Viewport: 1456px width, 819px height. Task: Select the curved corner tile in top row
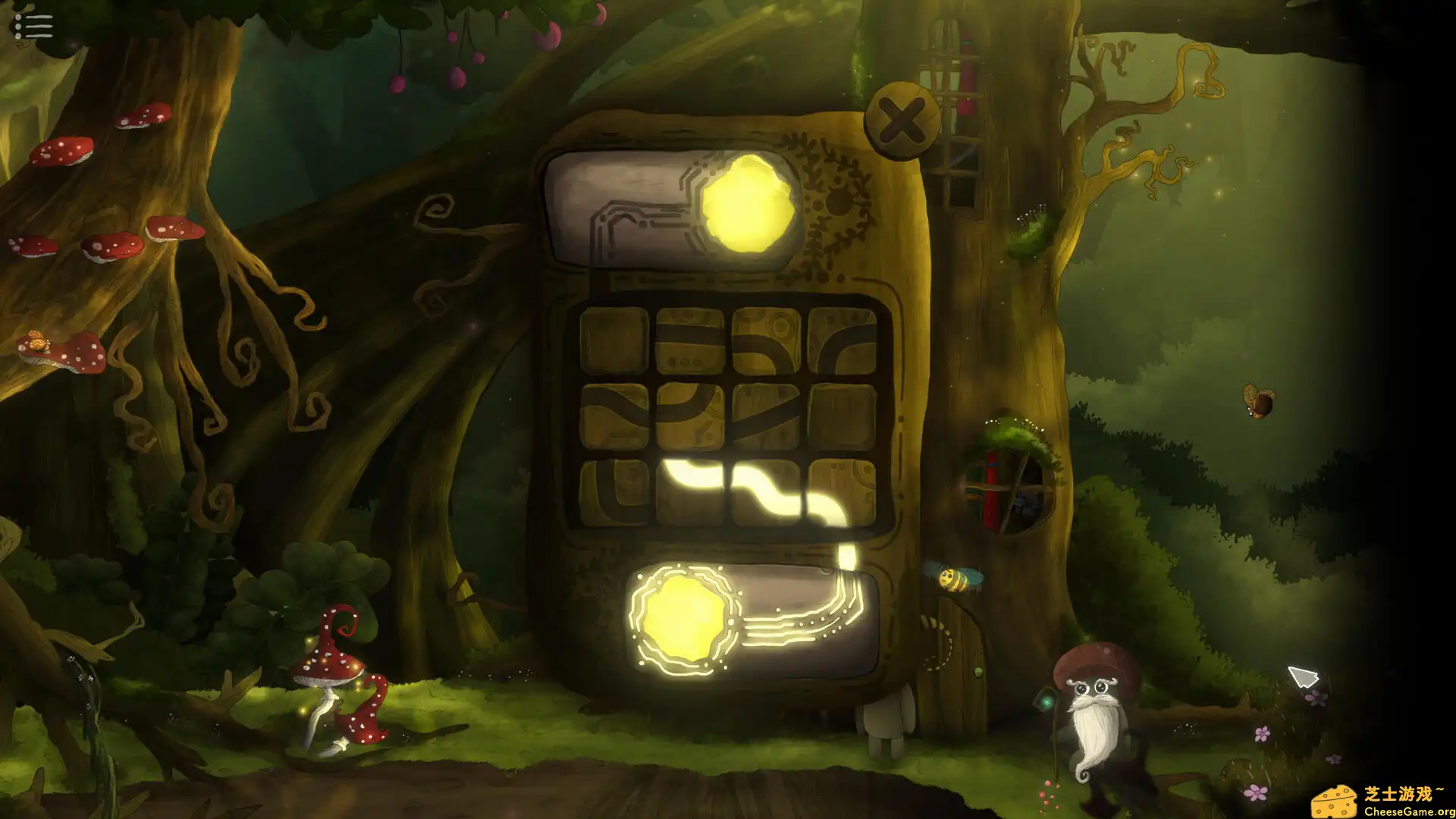coord(767,341)
